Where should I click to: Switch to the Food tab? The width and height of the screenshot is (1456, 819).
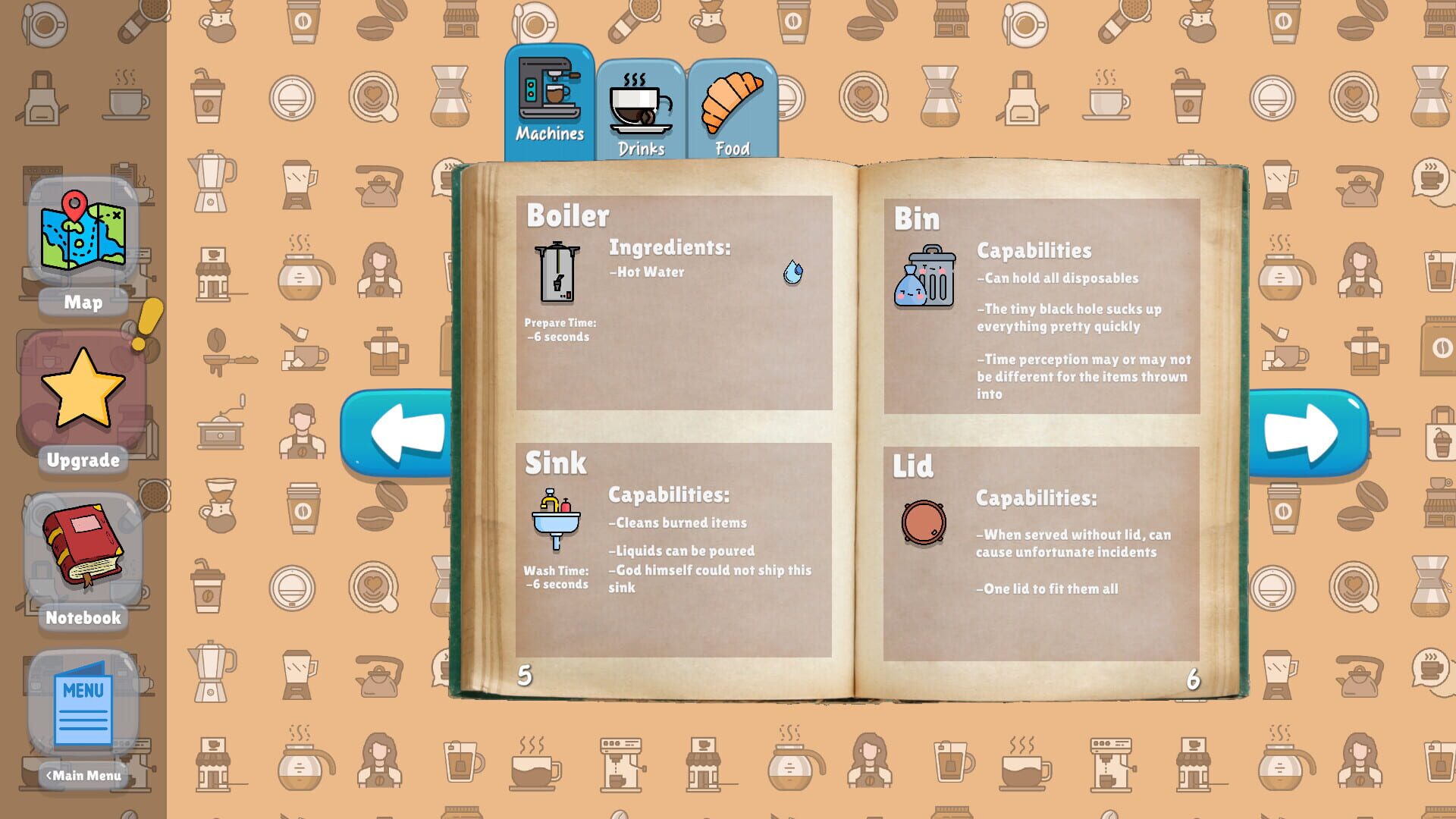(x=732, y=121)
